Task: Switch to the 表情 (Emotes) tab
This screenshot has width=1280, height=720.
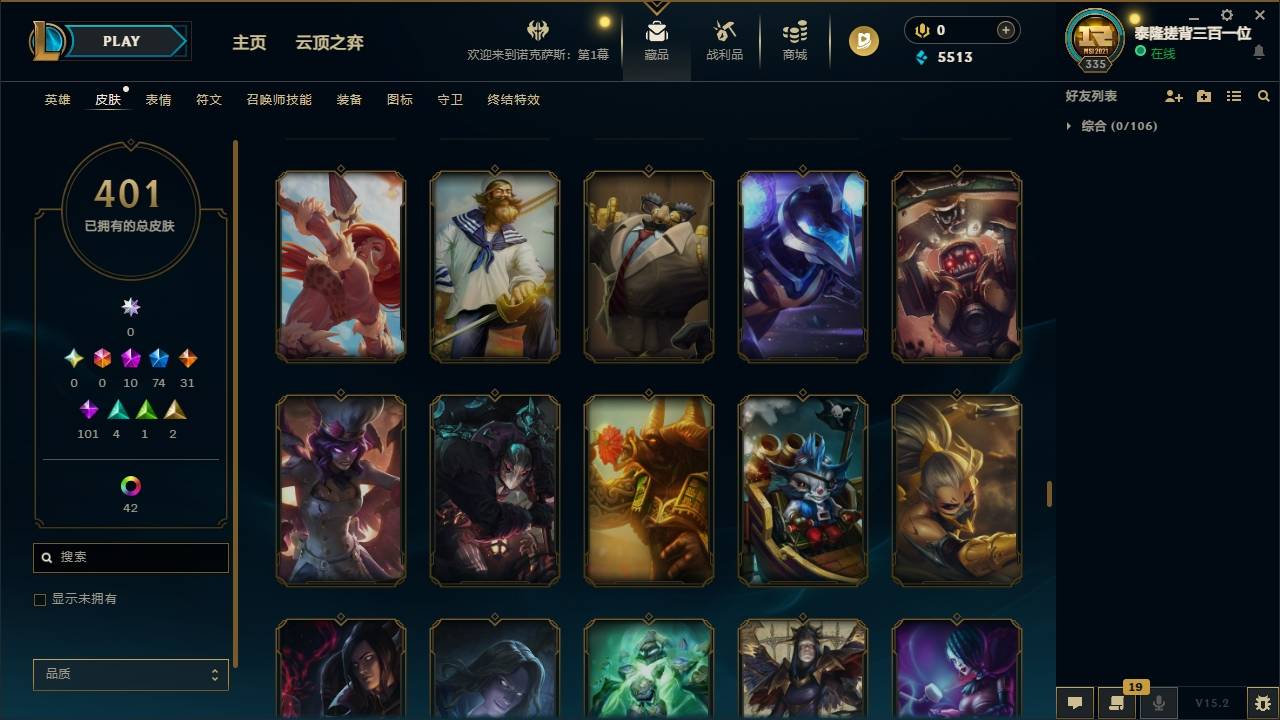Action: point(158,100)
